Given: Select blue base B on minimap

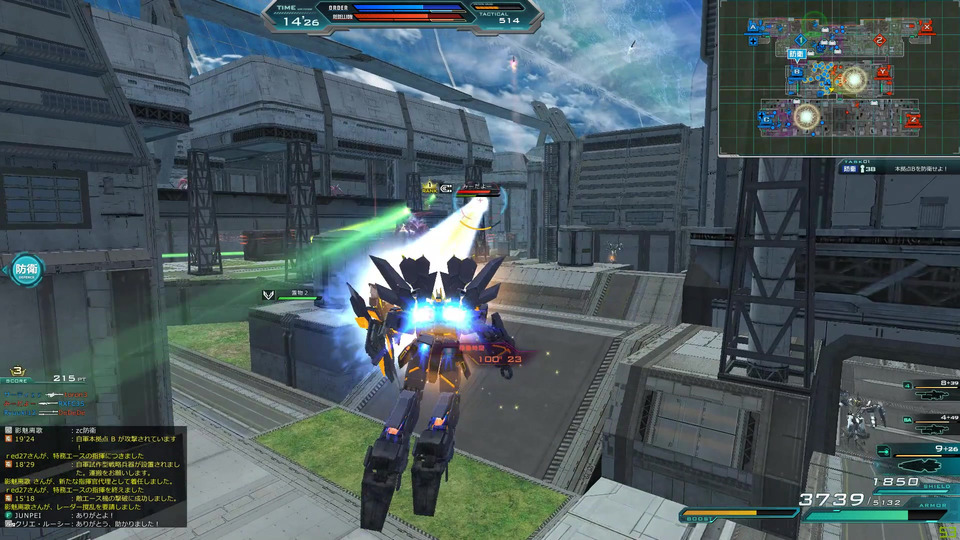Looking at the screenshot, I should click(797, 71).
